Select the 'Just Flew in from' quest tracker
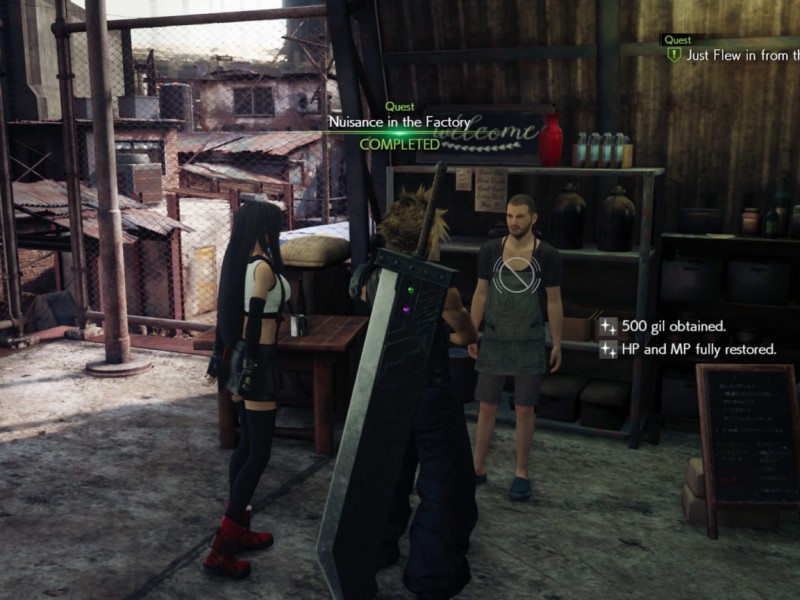 coord(740,55)
